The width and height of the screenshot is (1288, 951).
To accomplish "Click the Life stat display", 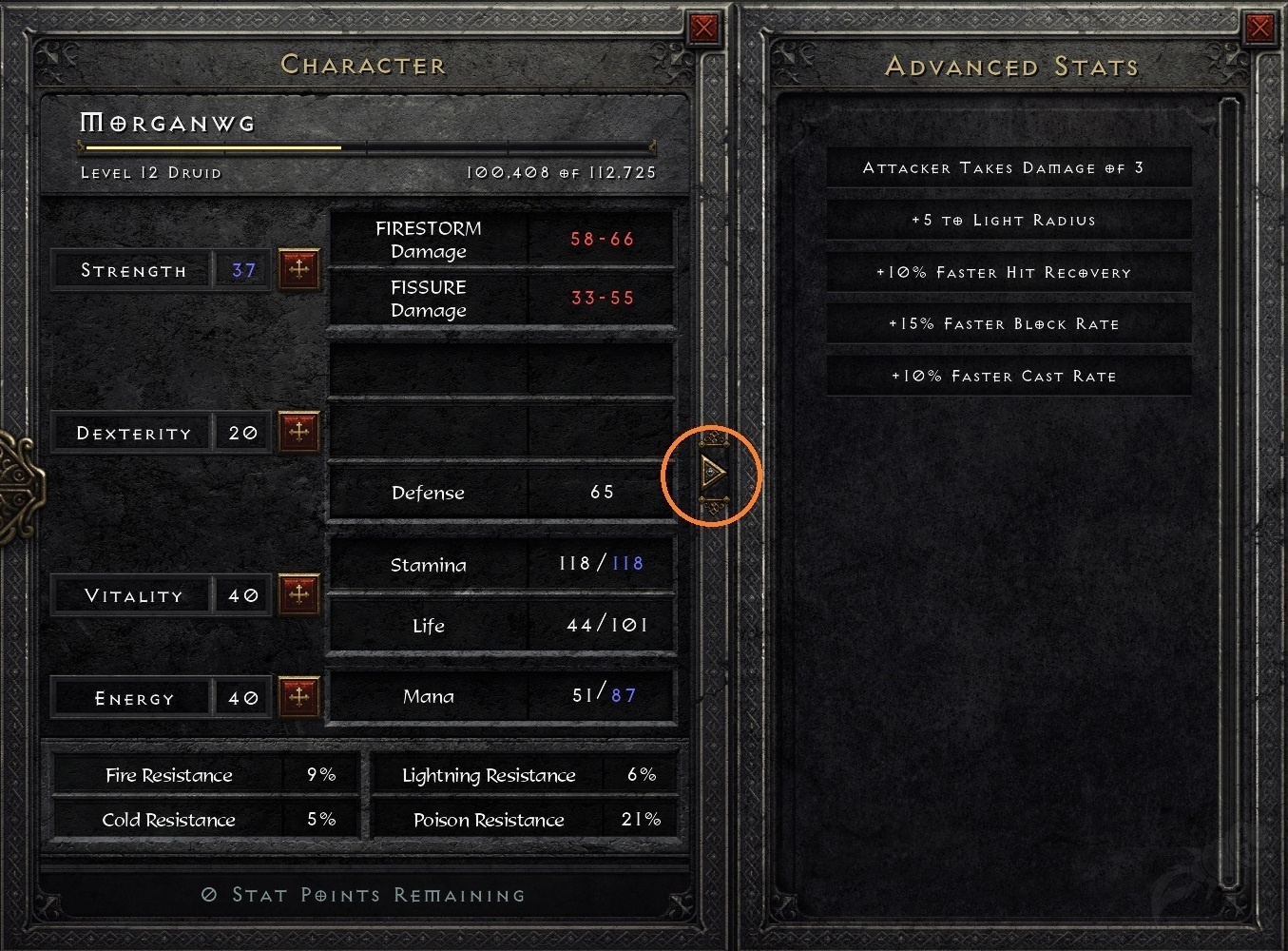I will coord(501,625).
